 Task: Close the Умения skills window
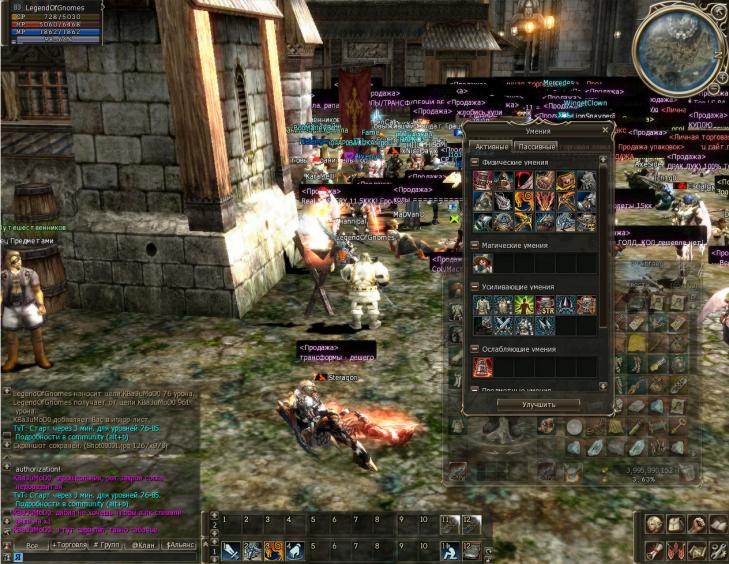click(x=605, y=130)
